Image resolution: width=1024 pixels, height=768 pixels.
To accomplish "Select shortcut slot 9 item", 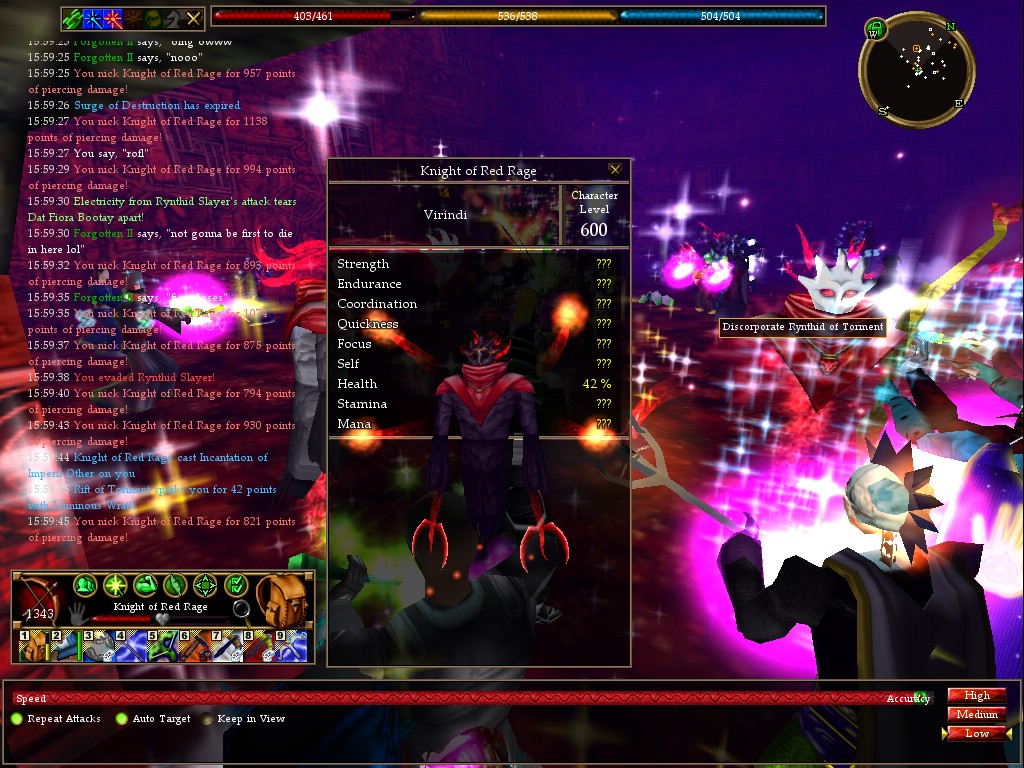I will [x=289, y=646].
